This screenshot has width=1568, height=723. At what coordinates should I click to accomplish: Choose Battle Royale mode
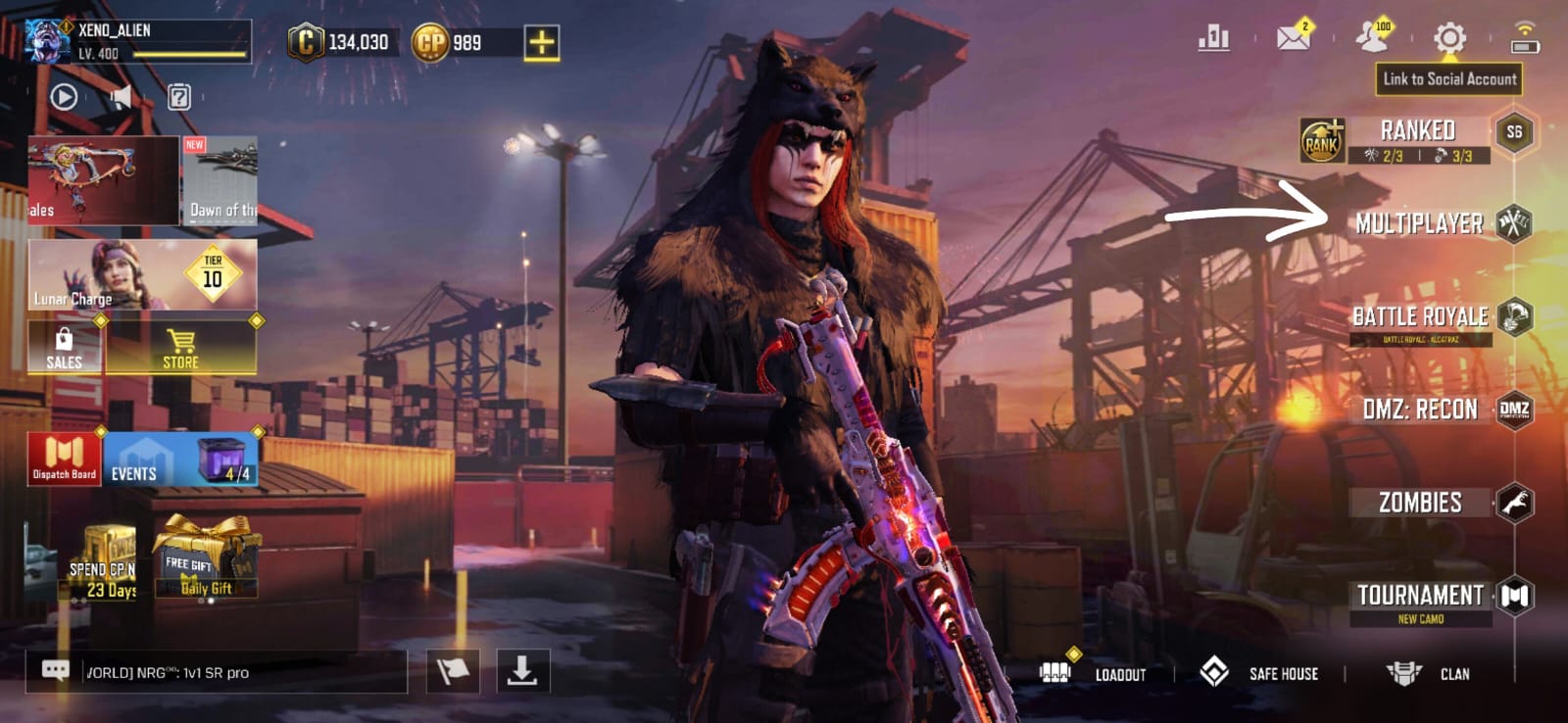(x=1420, y=316)
